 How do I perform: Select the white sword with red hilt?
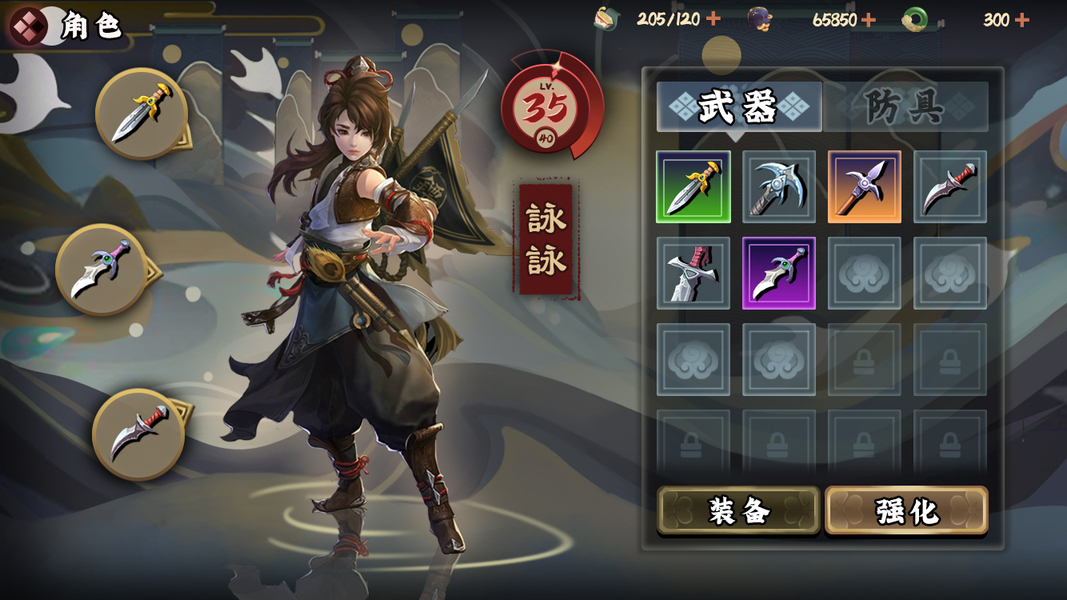point(693,273)
